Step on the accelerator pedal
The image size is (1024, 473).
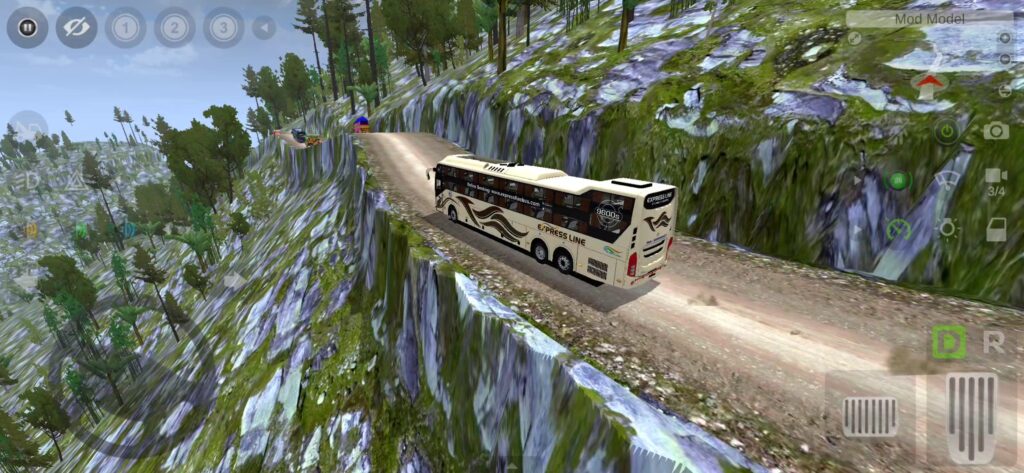(972, 417)
